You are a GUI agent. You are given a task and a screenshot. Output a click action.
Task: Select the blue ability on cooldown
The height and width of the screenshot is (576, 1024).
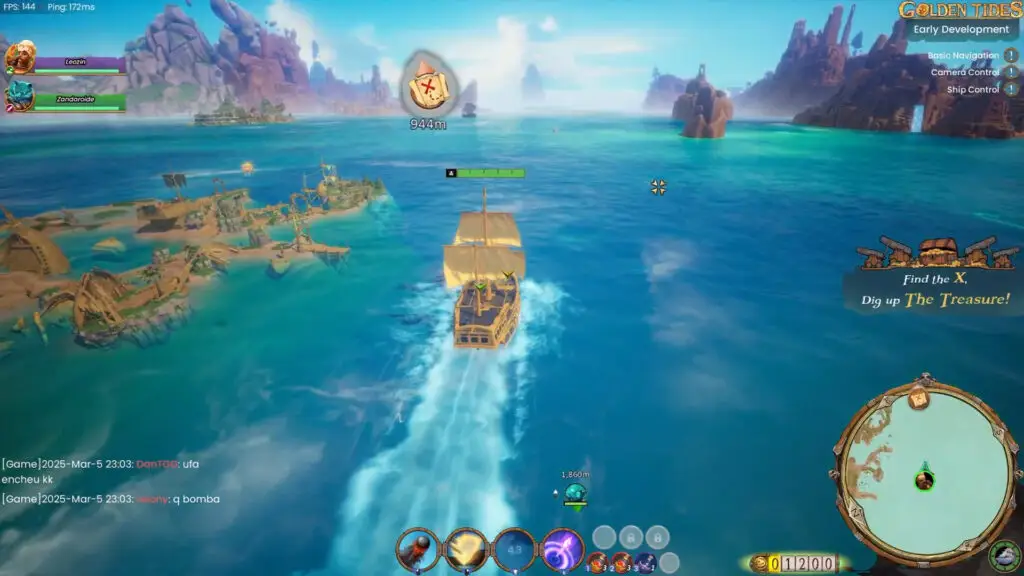(x=514, y=549)
